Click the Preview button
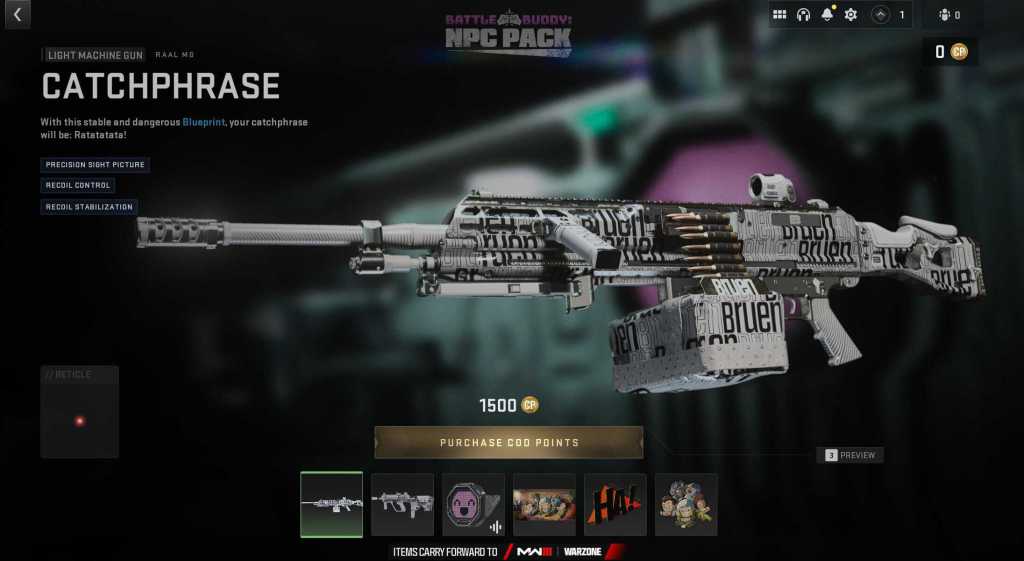The height and width of the screenshot is (561, 1024). point(850,455)
